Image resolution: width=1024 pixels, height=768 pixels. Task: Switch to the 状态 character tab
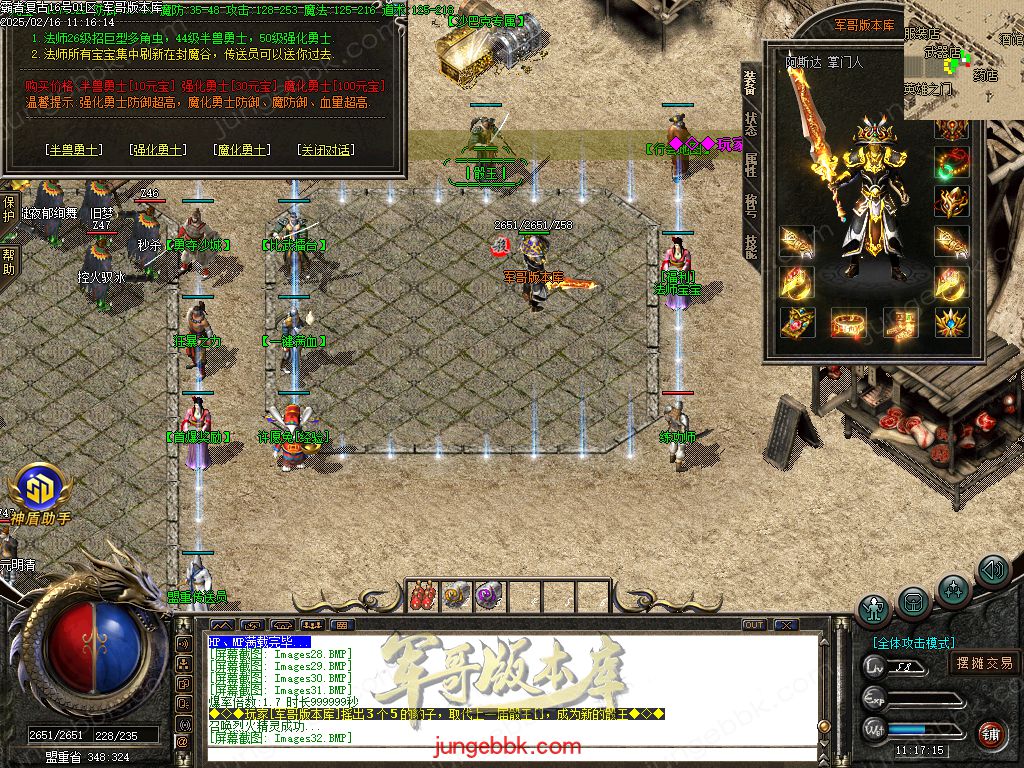coord(751,125)
